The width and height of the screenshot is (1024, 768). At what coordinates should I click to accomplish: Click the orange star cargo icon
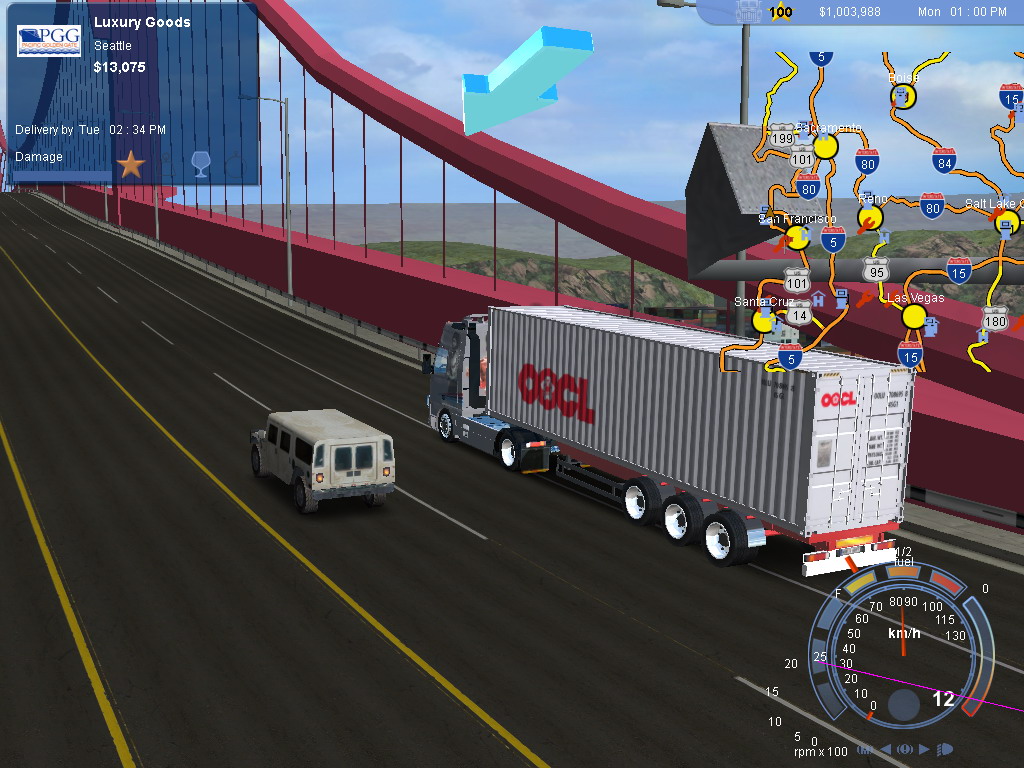131,164
